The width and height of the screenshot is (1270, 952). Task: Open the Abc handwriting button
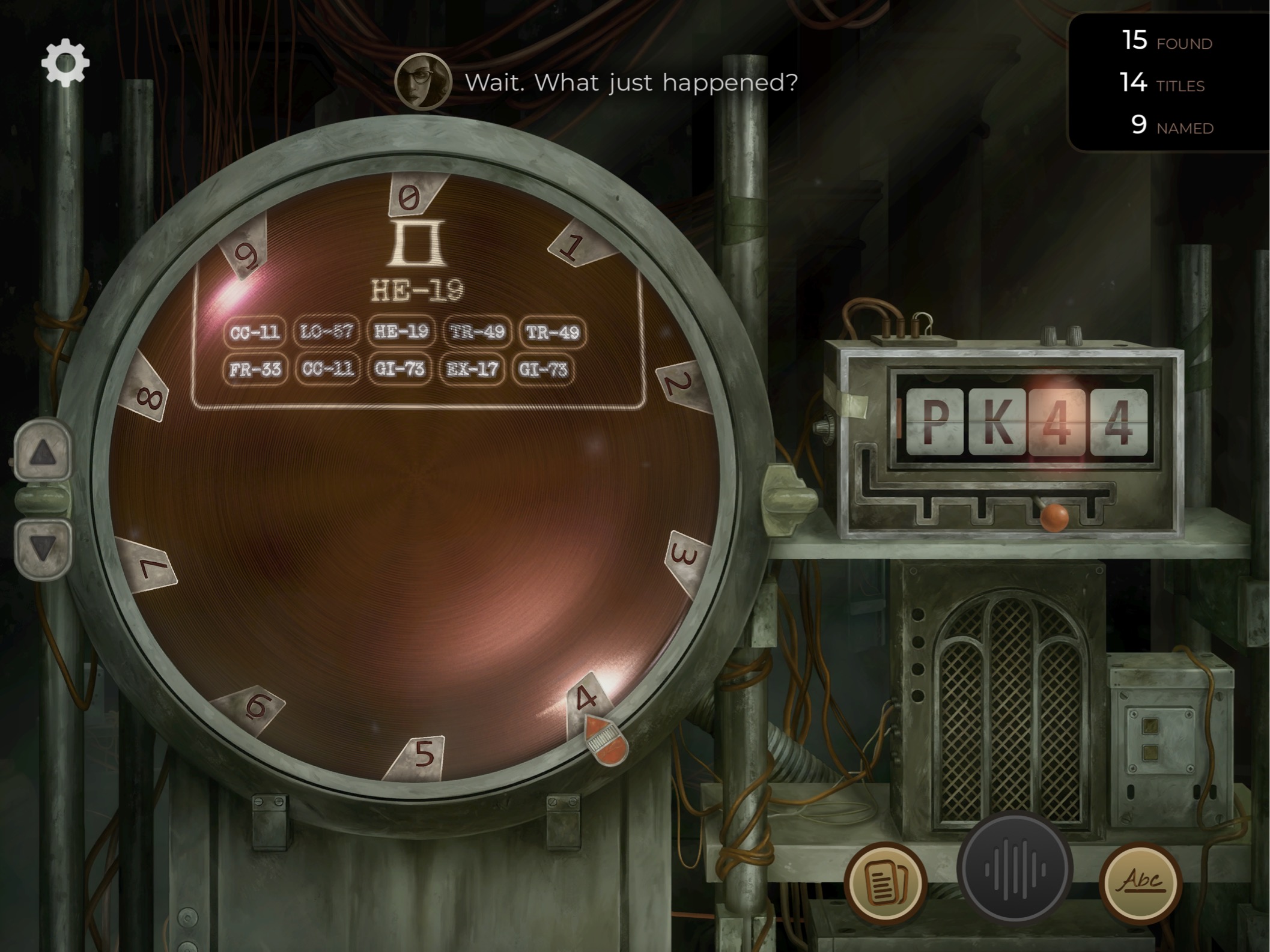coord(1140,881)
